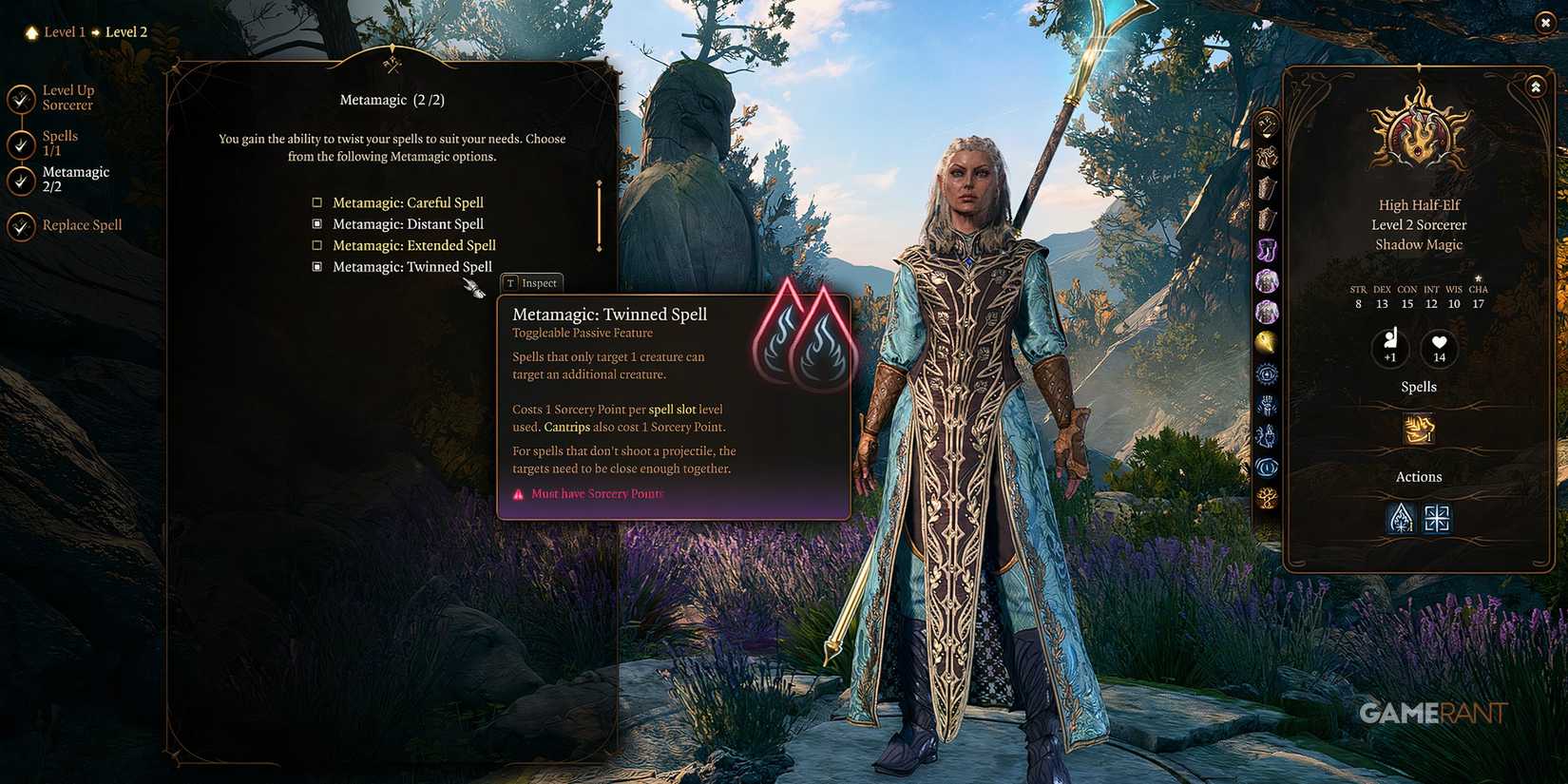Click the purple boots feature icon in the feature strip
The image size is (1568, 784).
click(1267, 249)
